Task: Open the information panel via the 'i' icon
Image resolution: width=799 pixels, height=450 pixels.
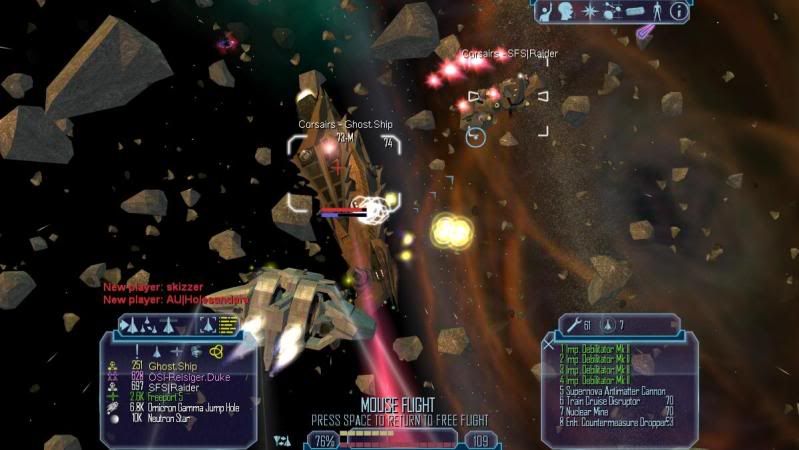Action: click(x=678, y=12)
